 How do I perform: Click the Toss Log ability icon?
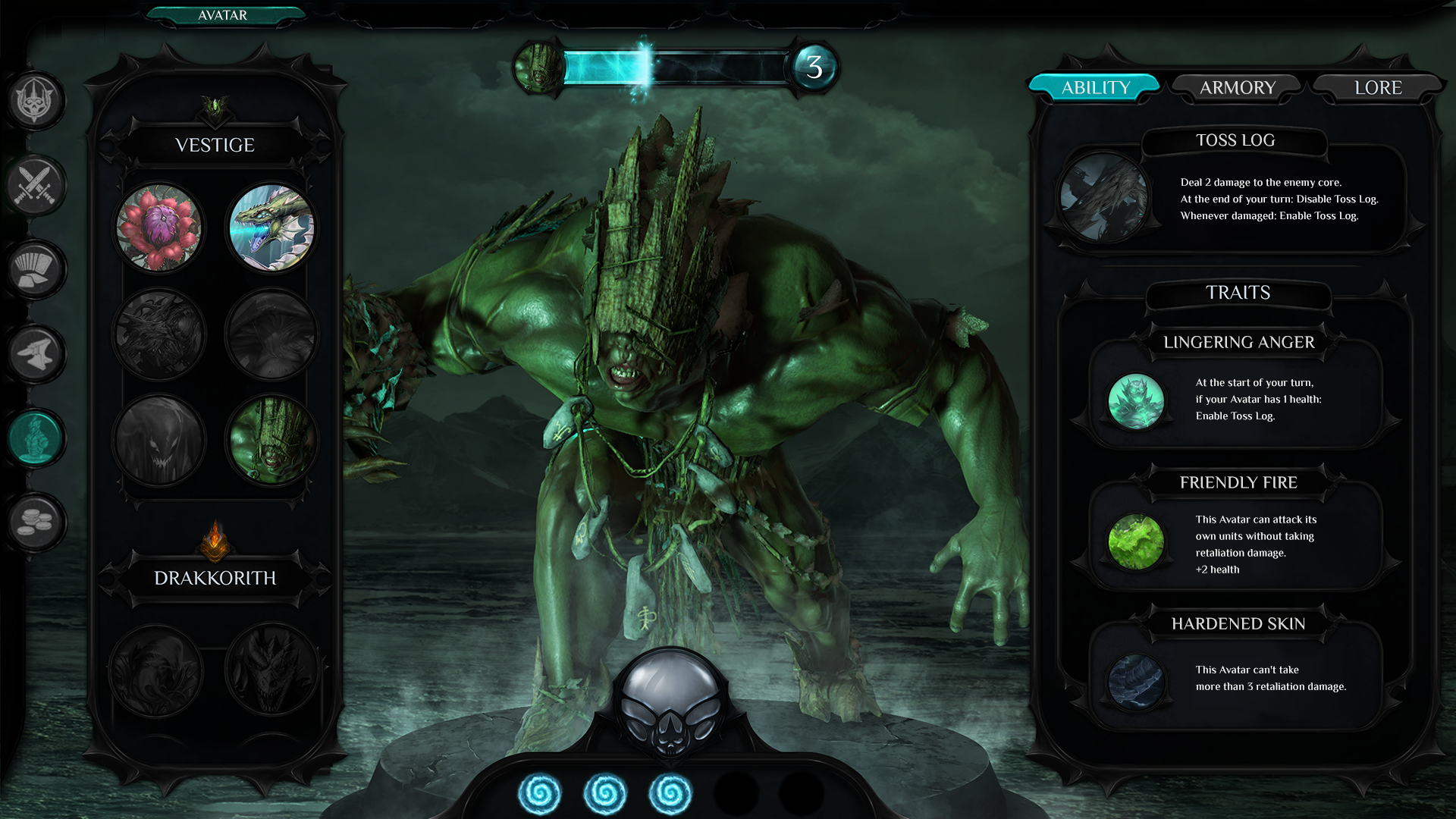(x=1103, y=197)
